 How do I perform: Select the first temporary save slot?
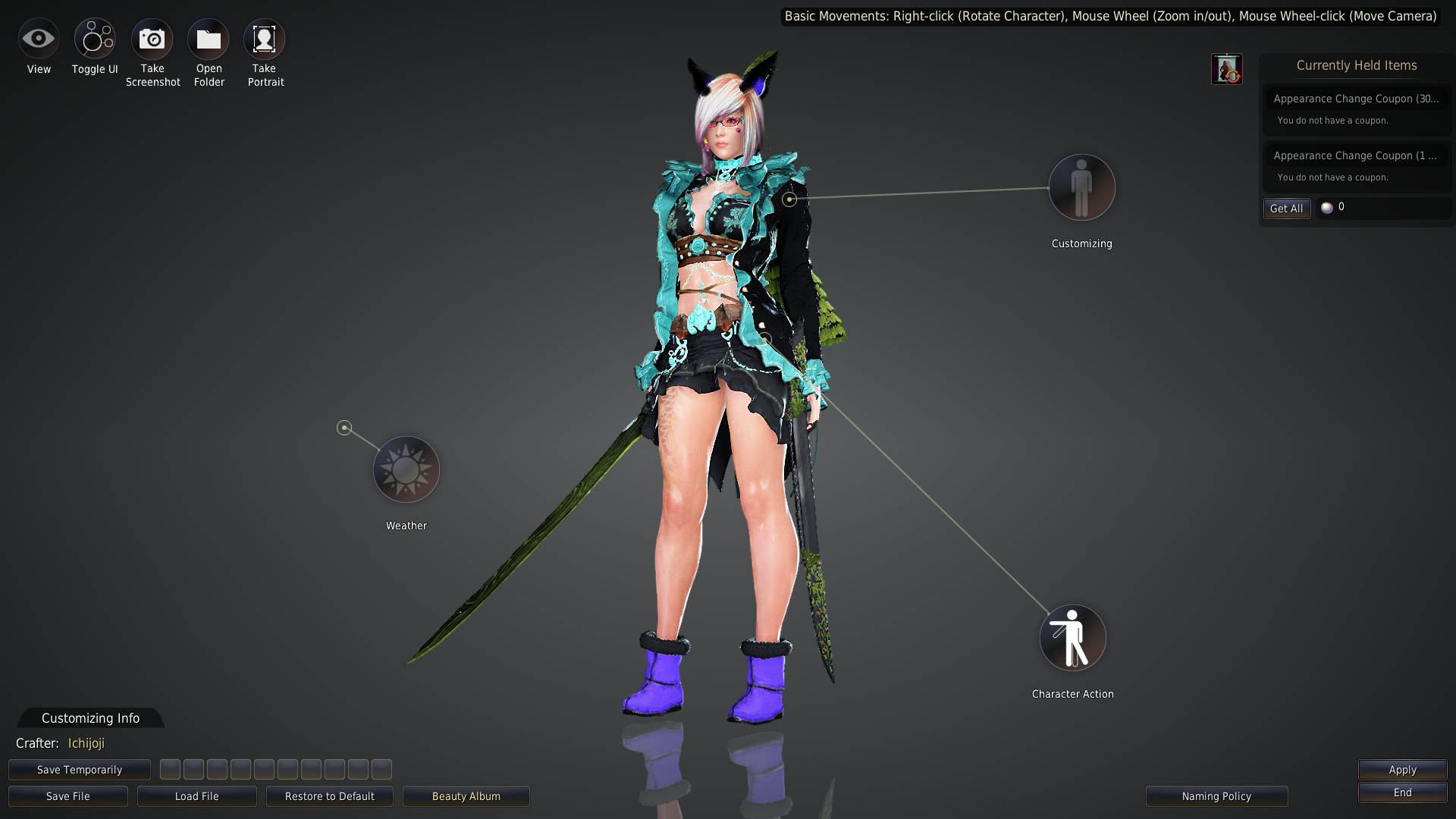coord(170,769)
